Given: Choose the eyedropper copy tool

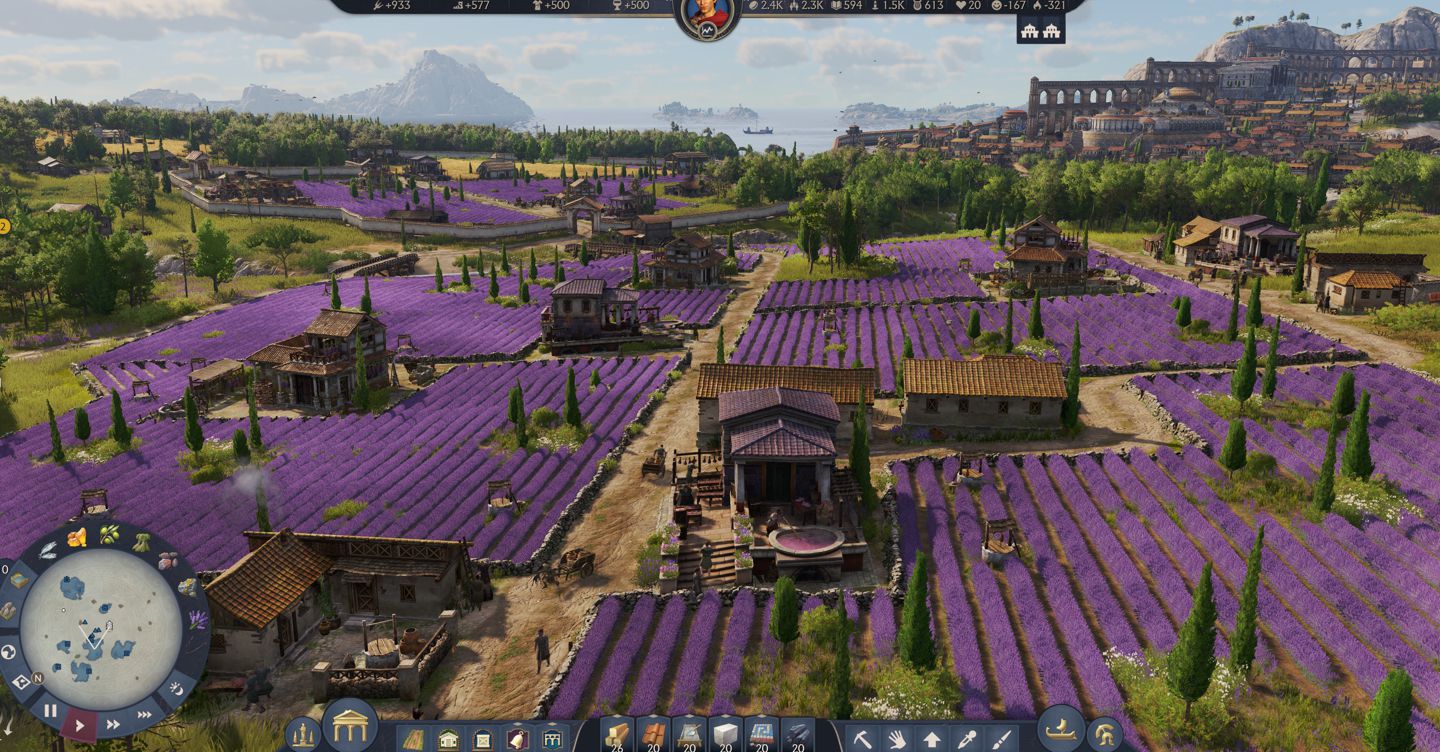Looking at the screenshot, I should click(965, 740).
